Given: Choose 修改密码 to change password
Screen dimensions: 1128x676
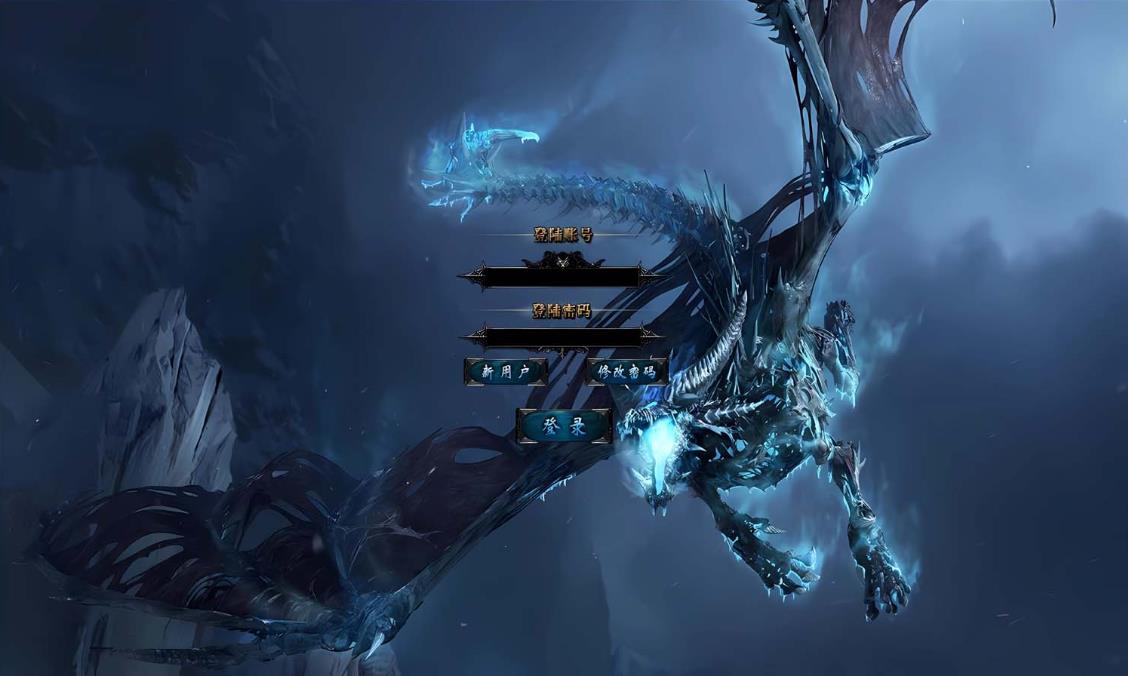Looking at the screenshot, I should pyautogui.click(x=626, y=372).
